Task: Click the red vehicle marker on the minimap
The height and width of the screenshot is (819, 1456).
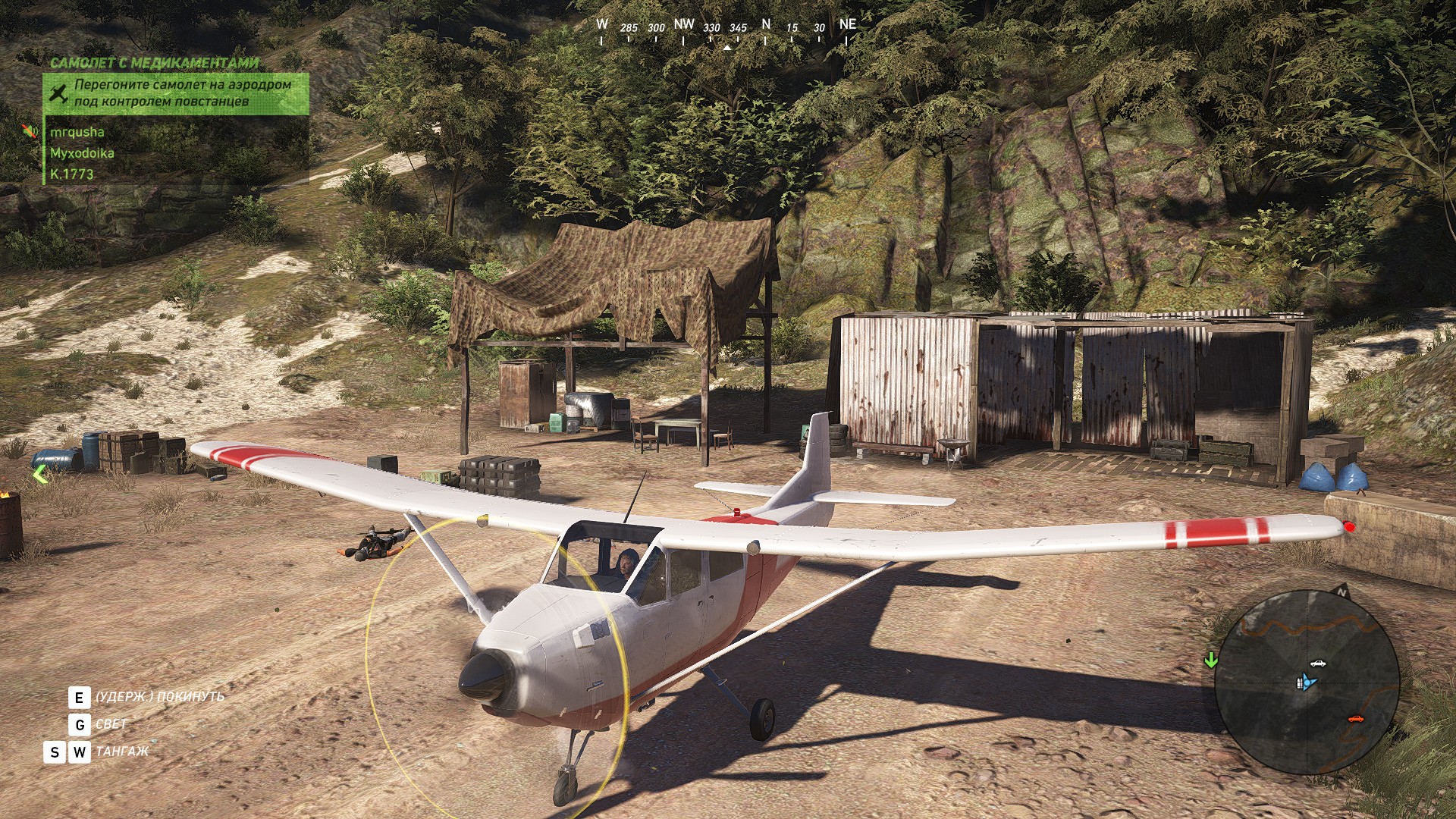Action: (1355, 719)
